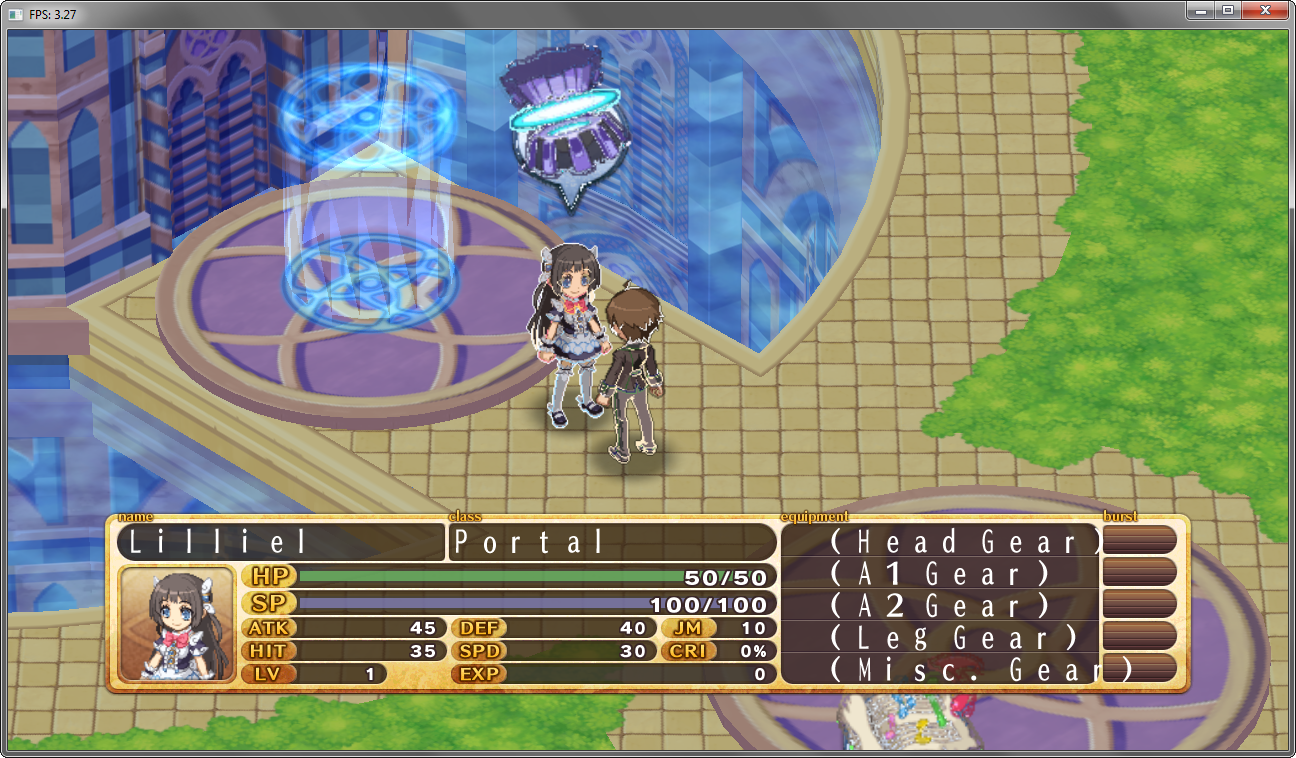Viewport: 1296px width, 758px height.
Task: Choose the A1 Gear equipment slot
Action: coord(940,574)
